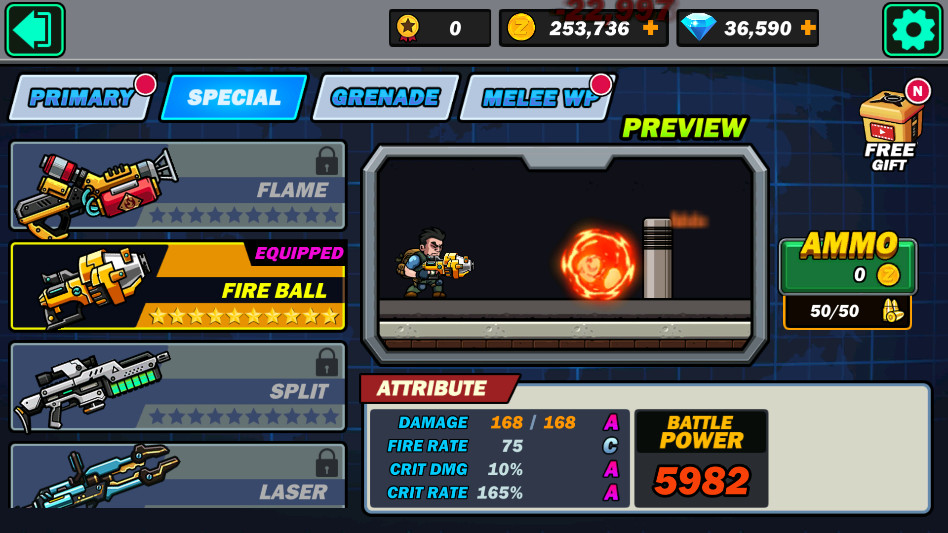
Task: Buy more blue diamonds with plus
Action: [808, 28]
